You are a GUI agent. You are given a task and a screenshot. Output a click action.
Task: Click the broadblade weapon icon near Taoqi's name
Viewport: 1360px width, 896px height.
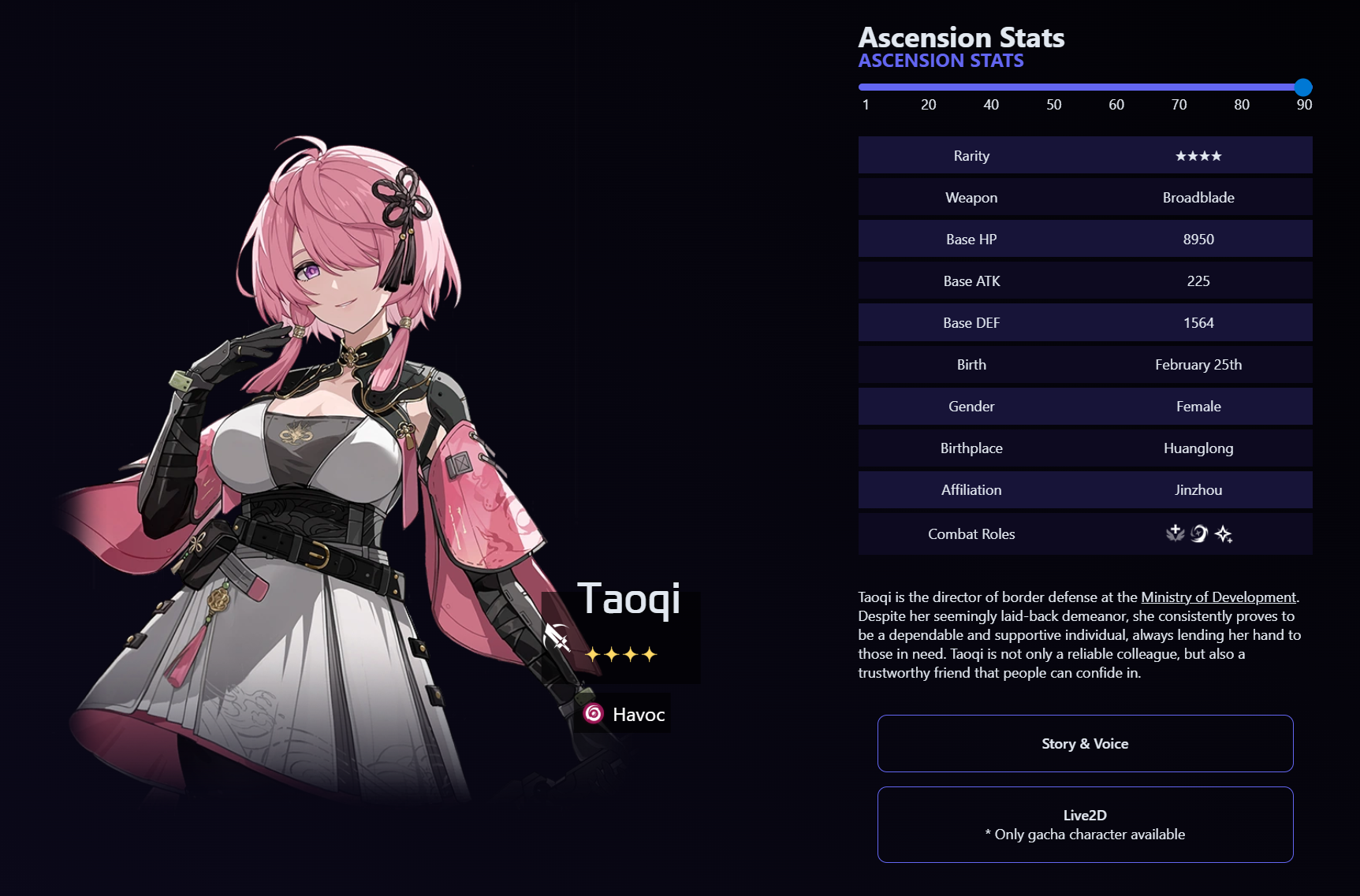point(557,637)
